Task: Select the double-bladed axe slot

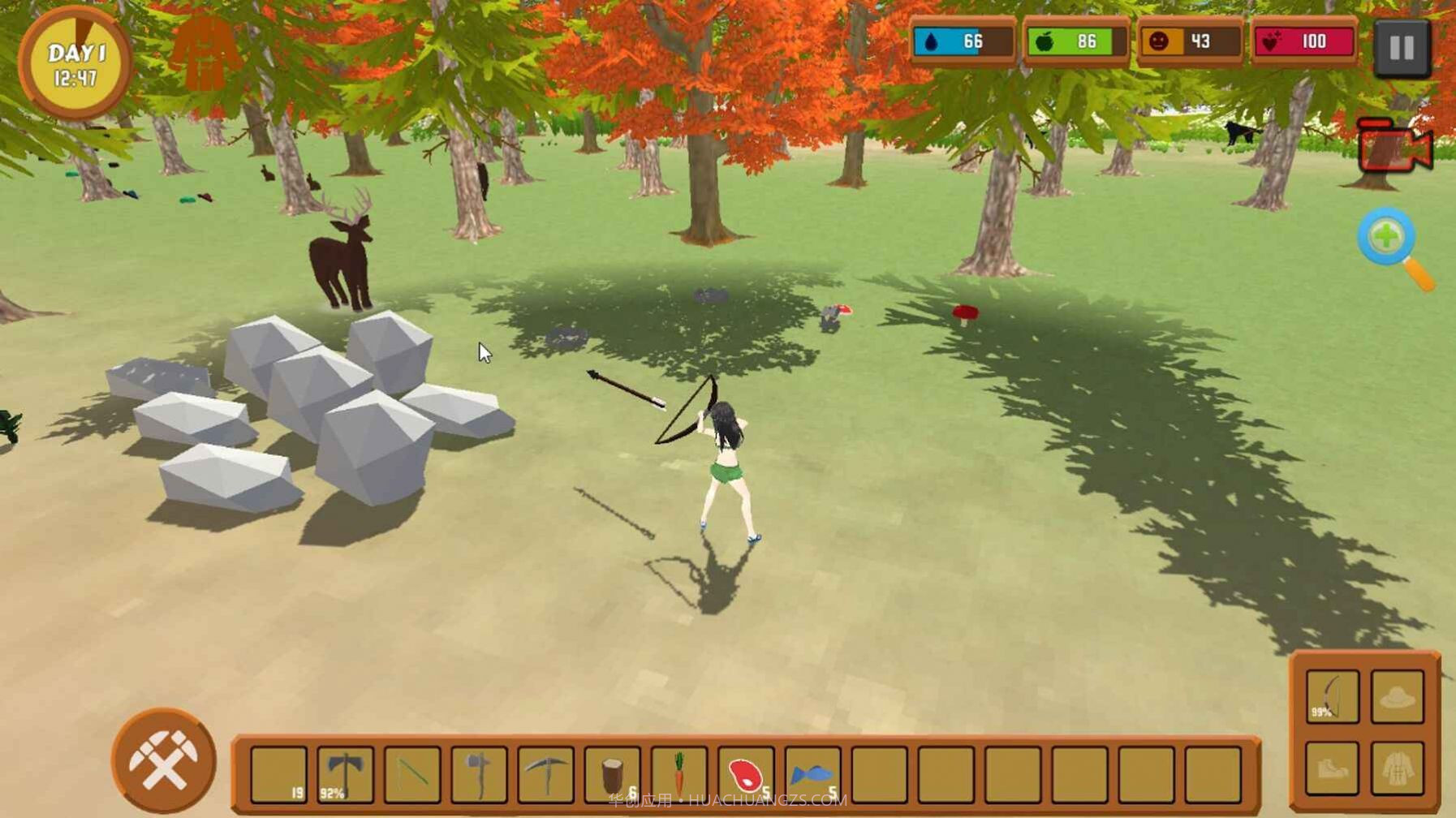Action: point(345,773)
